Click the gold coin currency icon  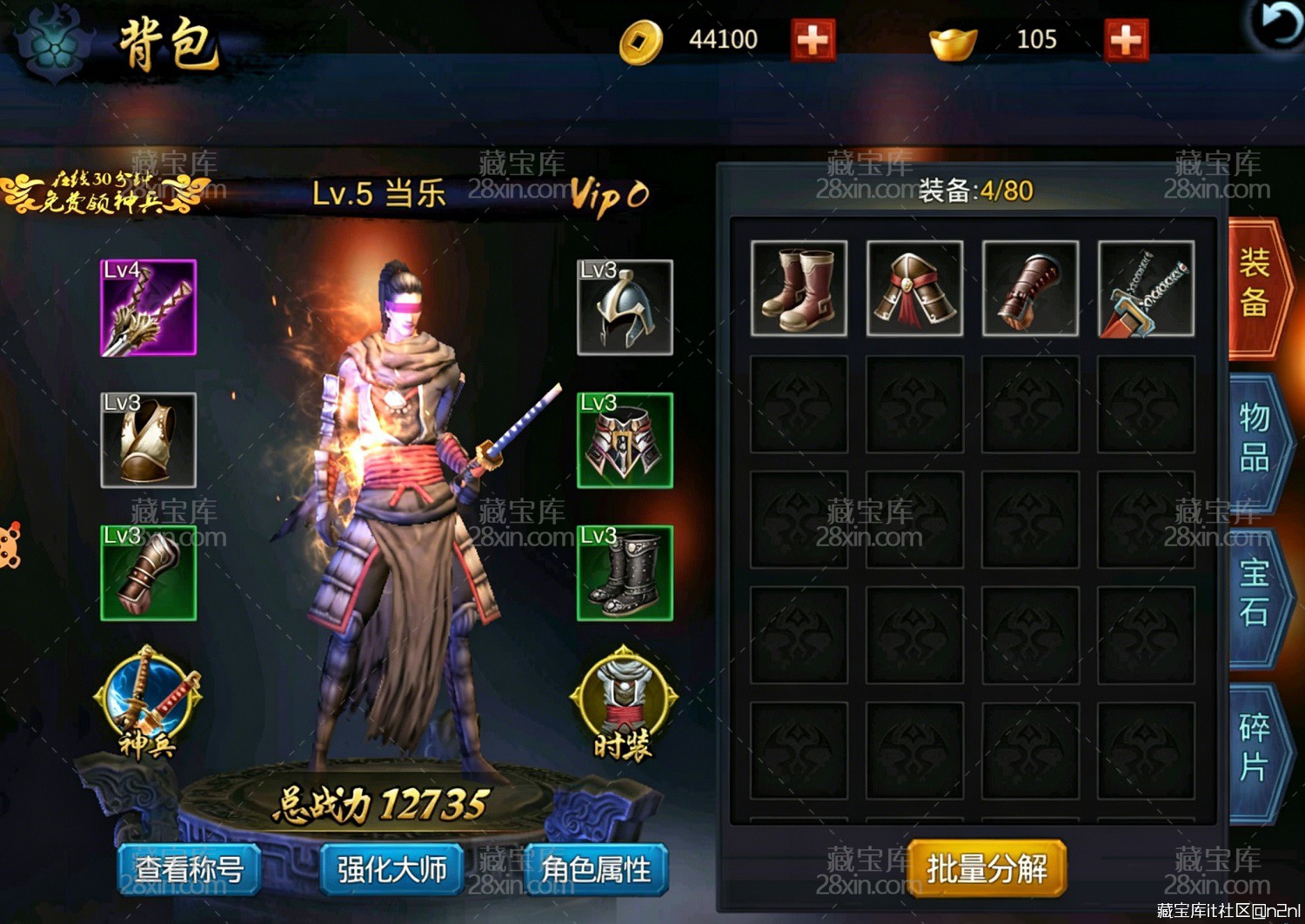click(641, 37)
